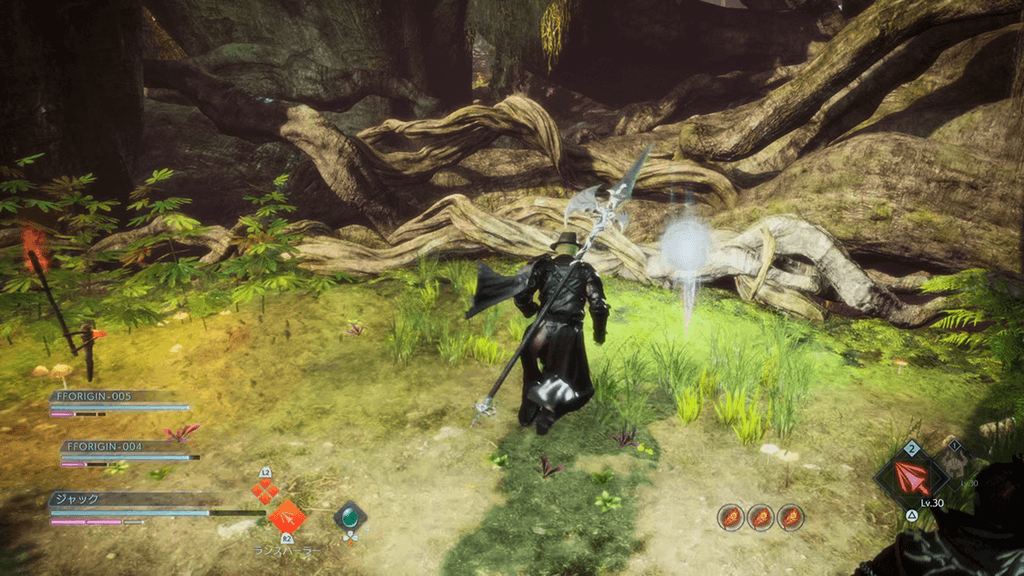Use the green potion item

(x=350, y=517)
